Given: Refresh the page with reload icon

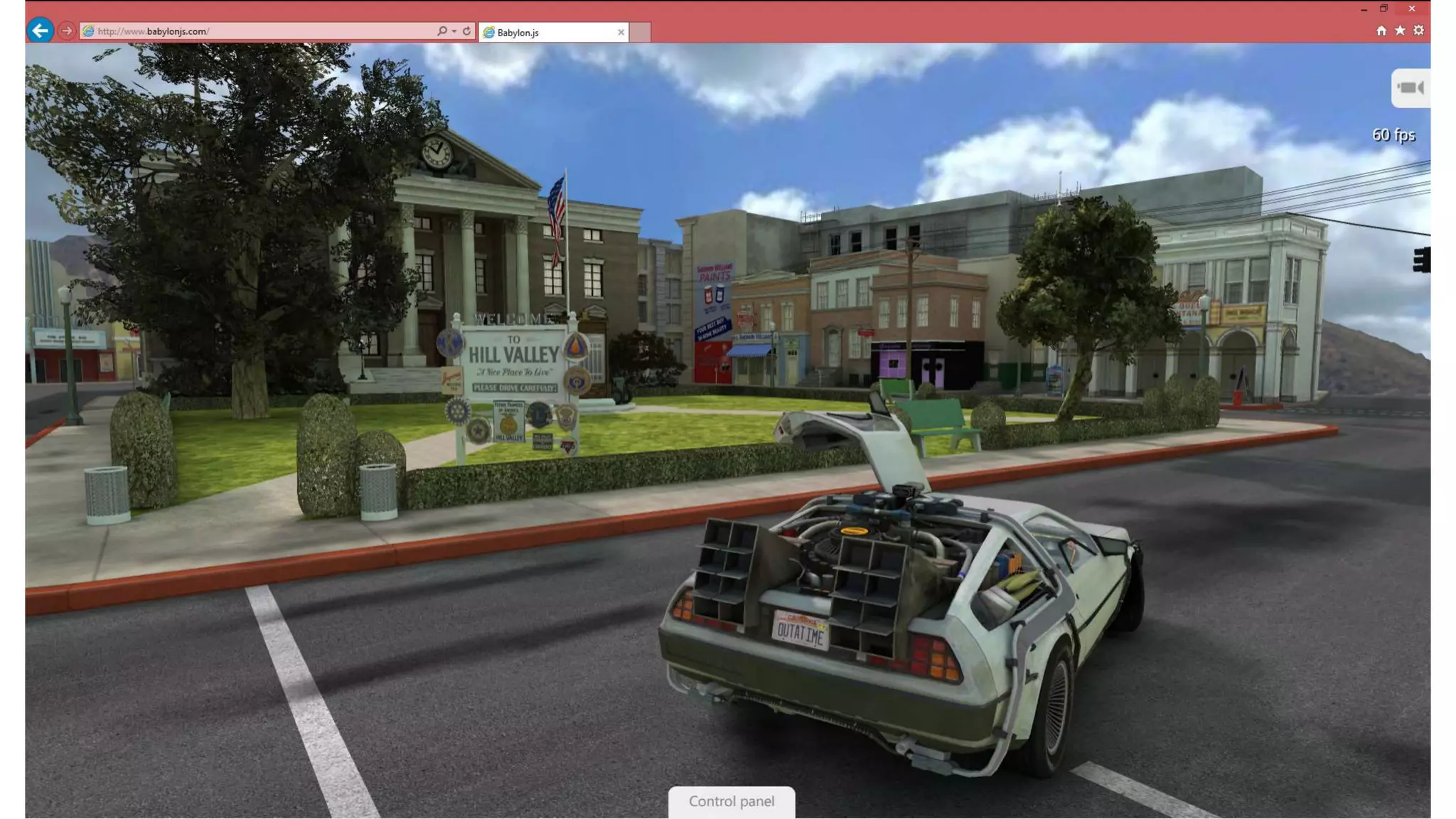Looking at the screenshot, I should point(467,31).
